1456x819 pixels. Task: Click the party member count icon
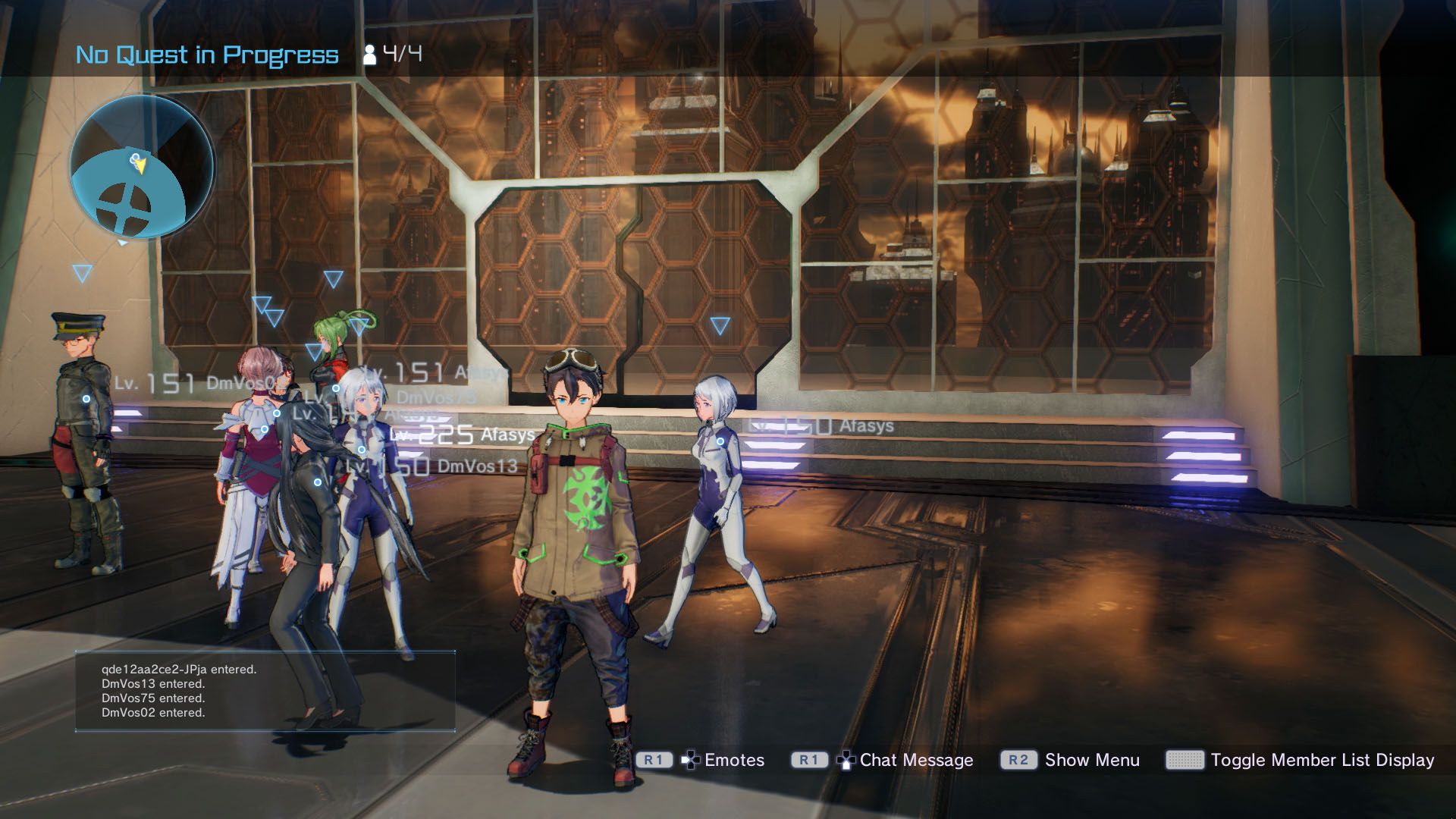point(371,54)
